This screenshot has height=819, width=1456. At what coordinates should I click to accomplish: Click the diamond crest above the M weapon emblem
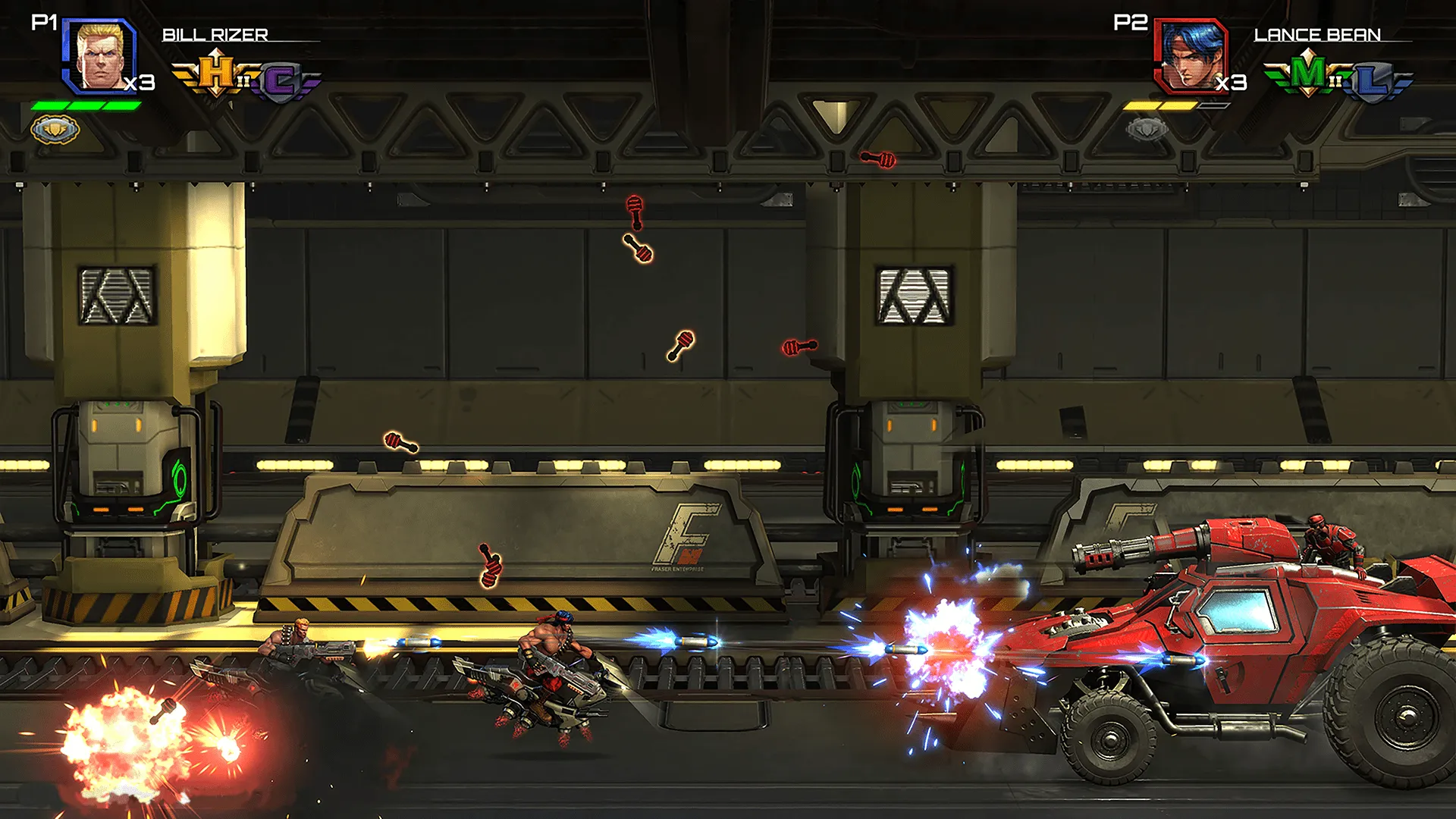pyautogui.click(x=1308, y=52)
